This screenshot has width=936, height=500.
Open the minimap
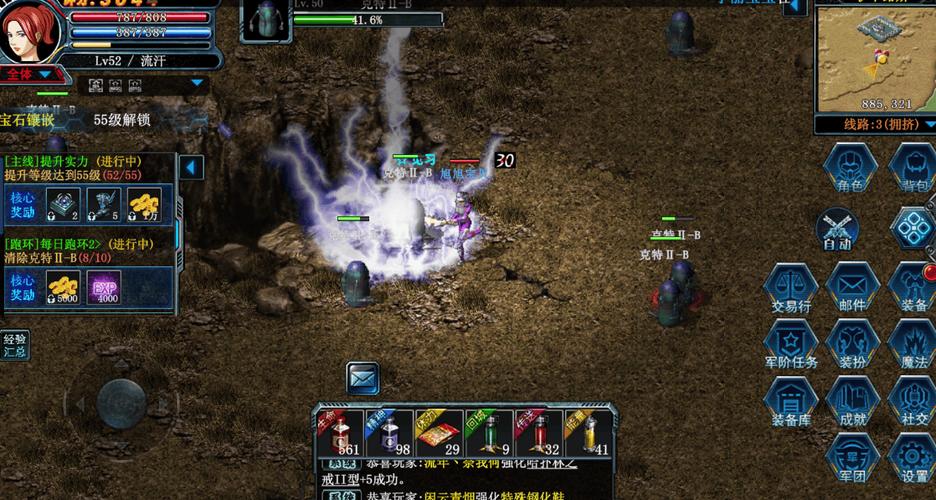(x=874, y=55)
